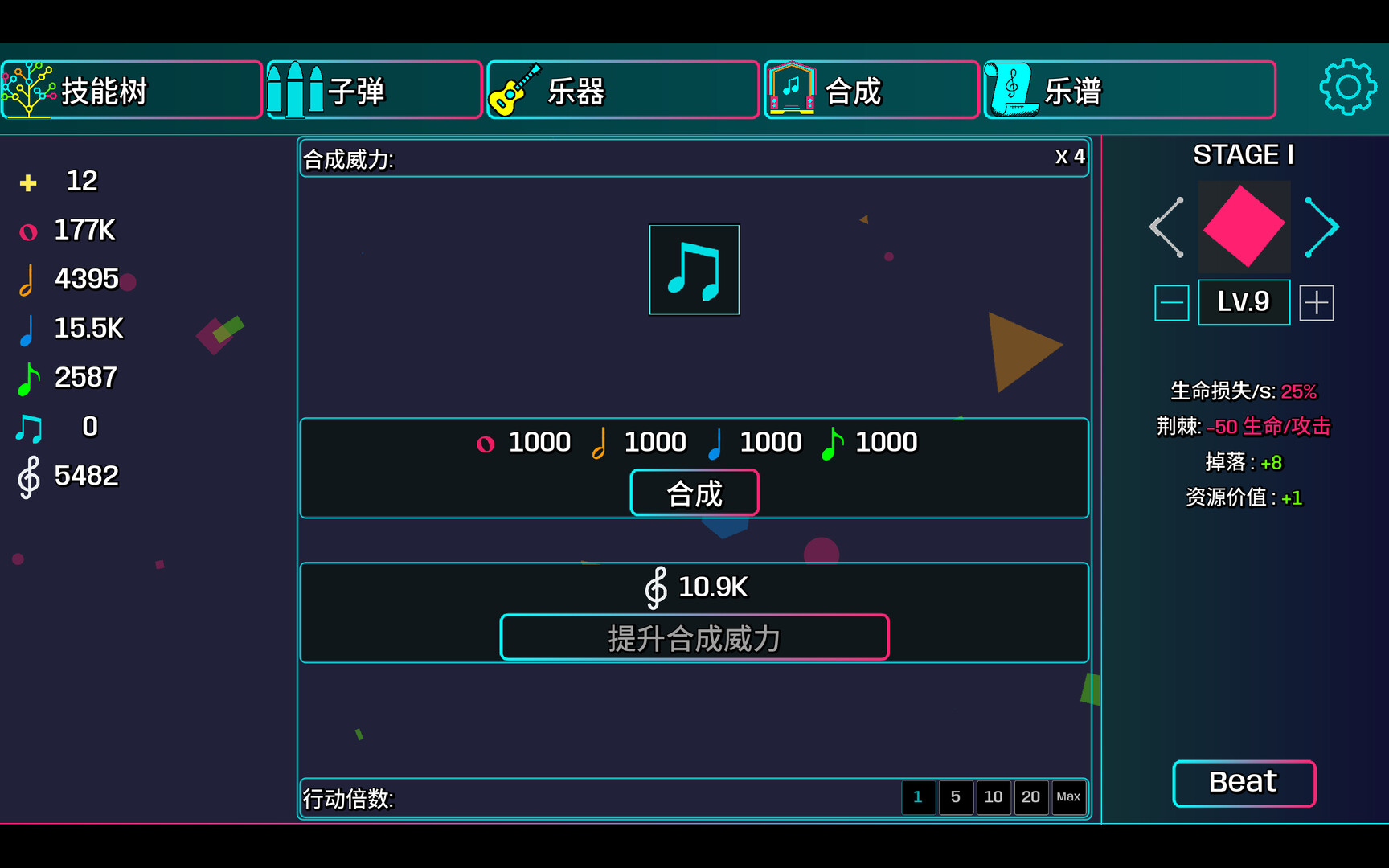Click the cyan music note synthesis icon
This screenshot has height=868, width=1389.
pyautogui.click(x=693, y=269)
